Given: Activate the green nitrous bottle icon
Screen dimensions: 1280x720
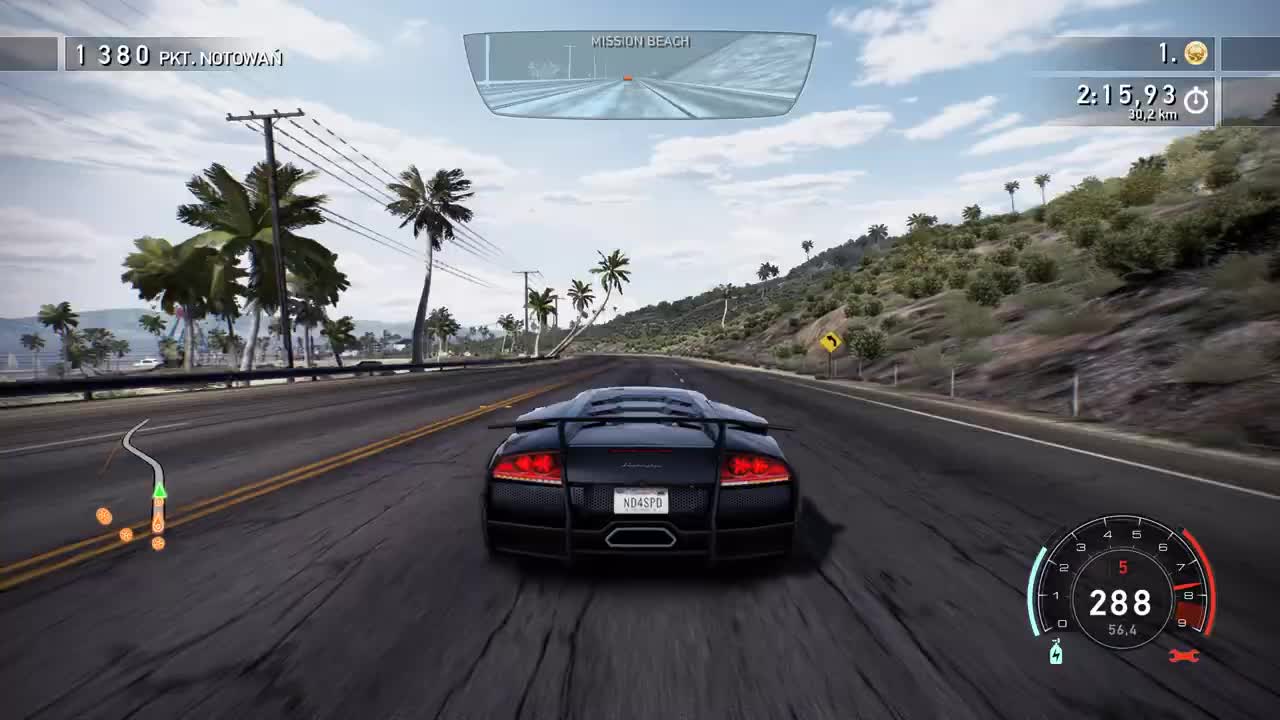Looking at the screenshot, I should [1055, 653].
